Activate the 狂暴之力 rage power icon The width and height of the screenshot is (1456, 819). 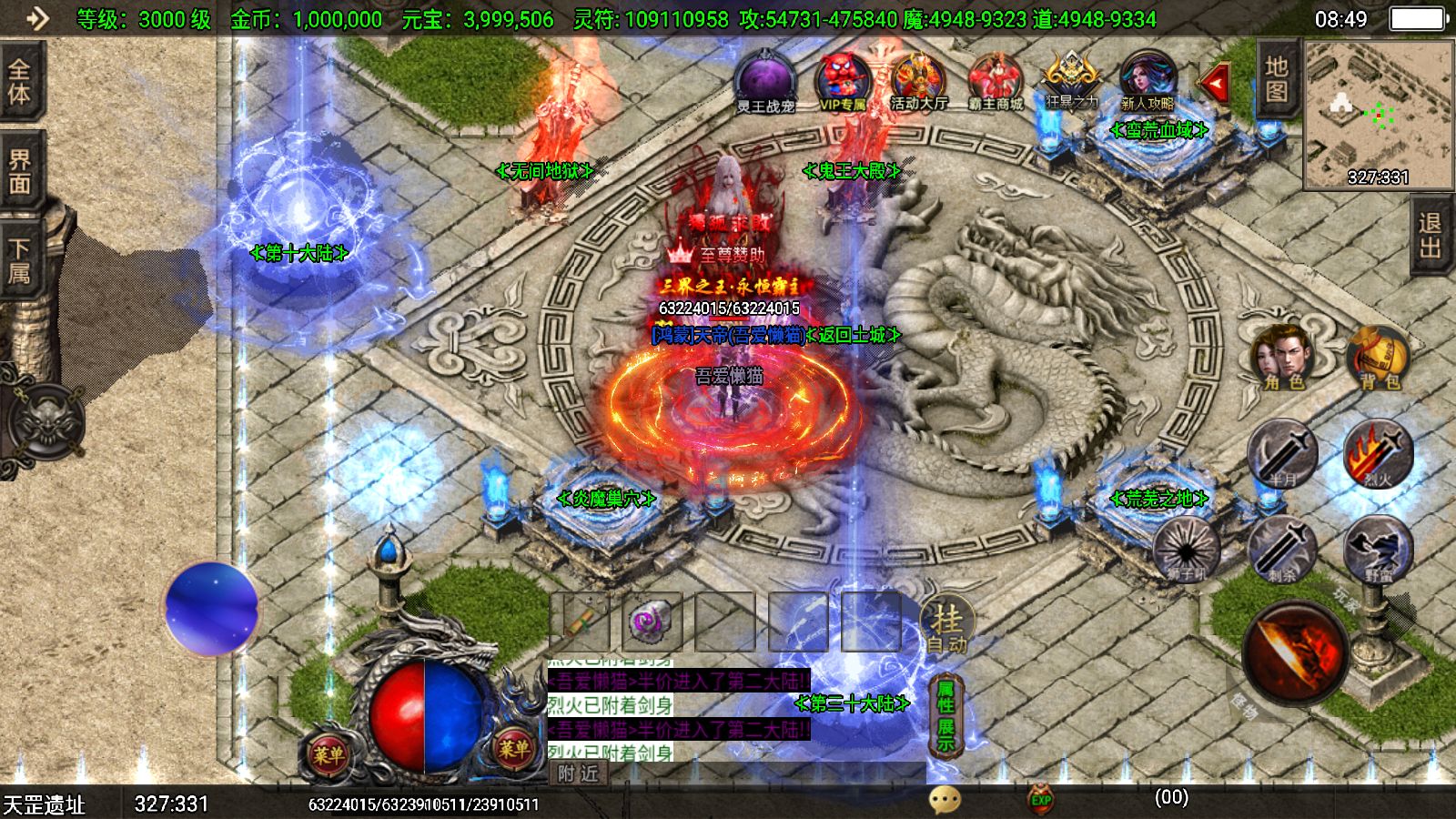pyautogui.click(x=1069, y=82)
